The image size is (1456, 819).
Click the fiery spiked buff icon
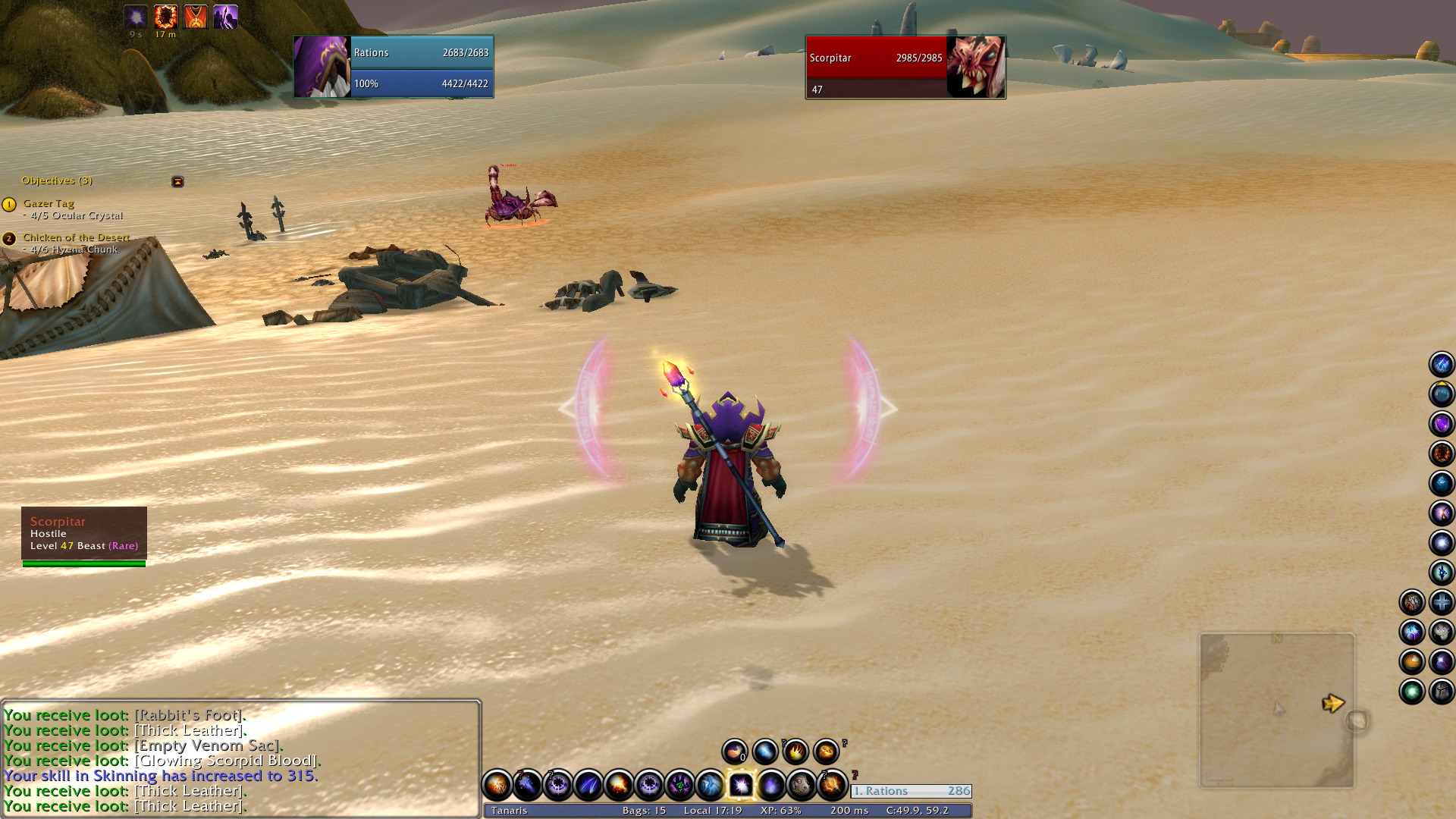coord(165,17)
